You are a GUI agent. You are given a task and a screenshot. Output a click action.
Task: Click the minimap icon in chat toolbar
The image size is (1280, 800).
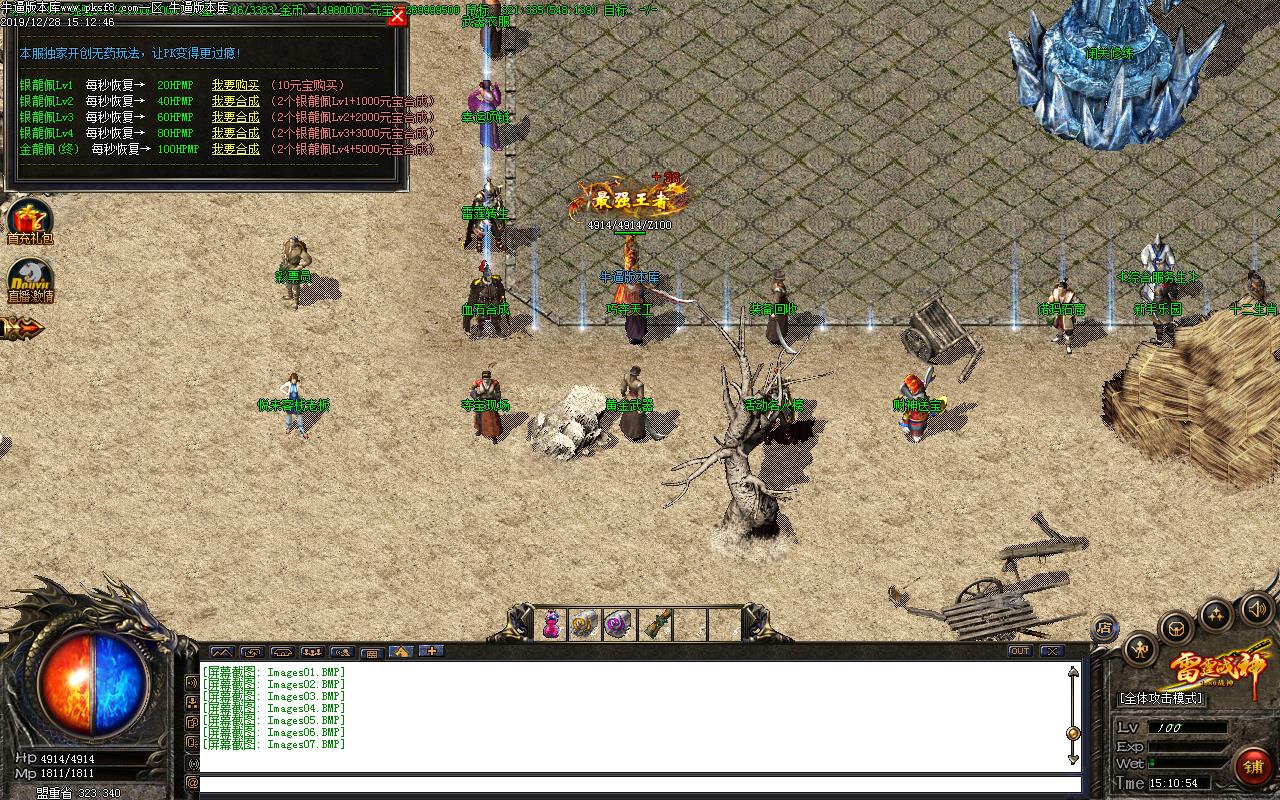(x=221, y=651)
